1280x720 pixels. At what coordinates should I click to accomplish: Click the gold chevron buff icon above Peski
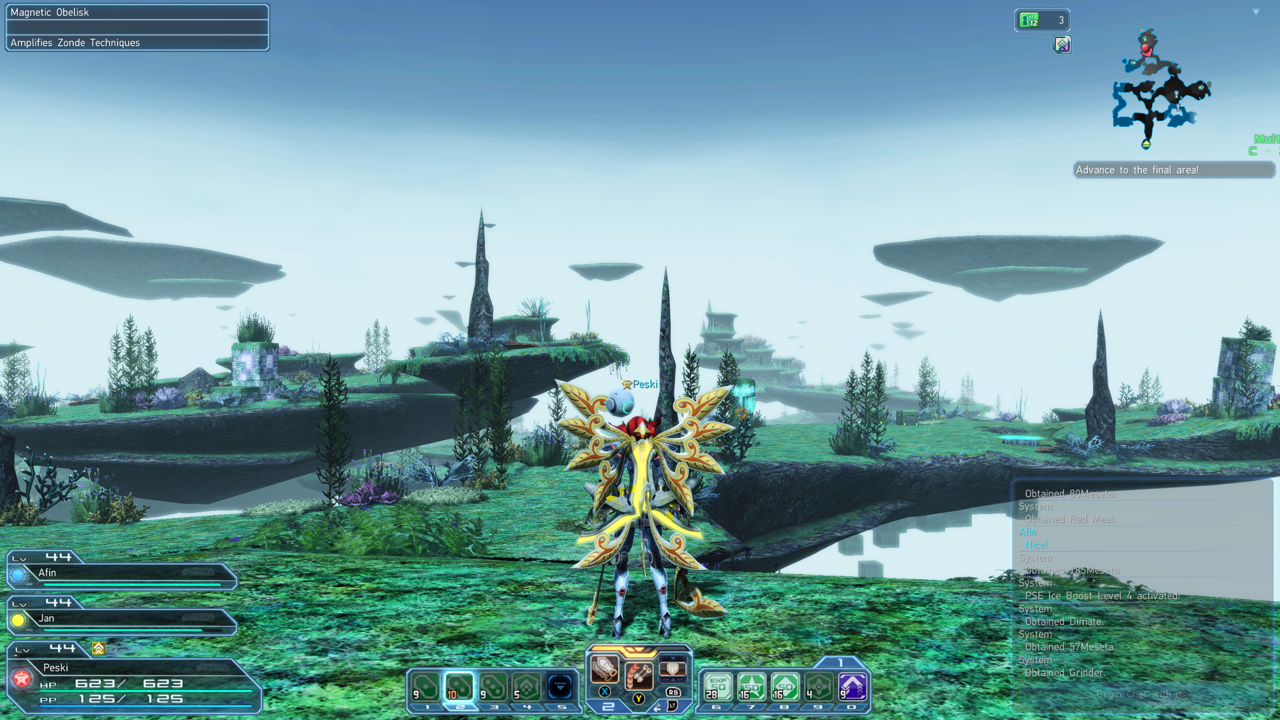[x=98, y=649]
